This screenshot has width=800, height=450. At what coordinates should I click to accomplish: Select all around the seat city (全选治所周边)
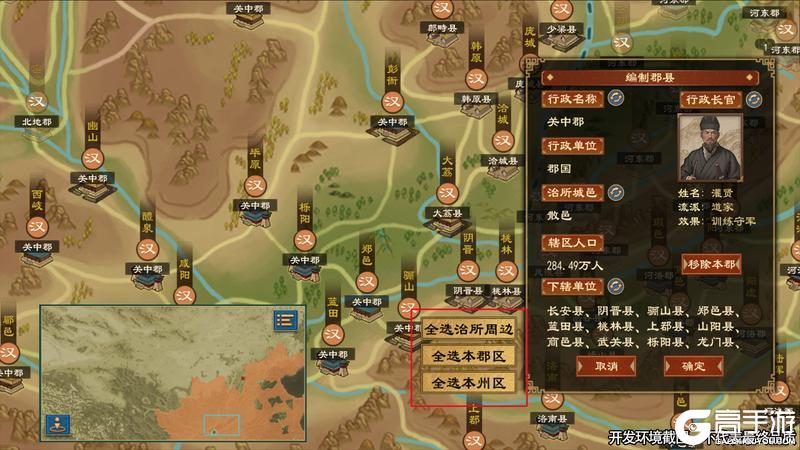pyautogui.click(x=467, y=328)
